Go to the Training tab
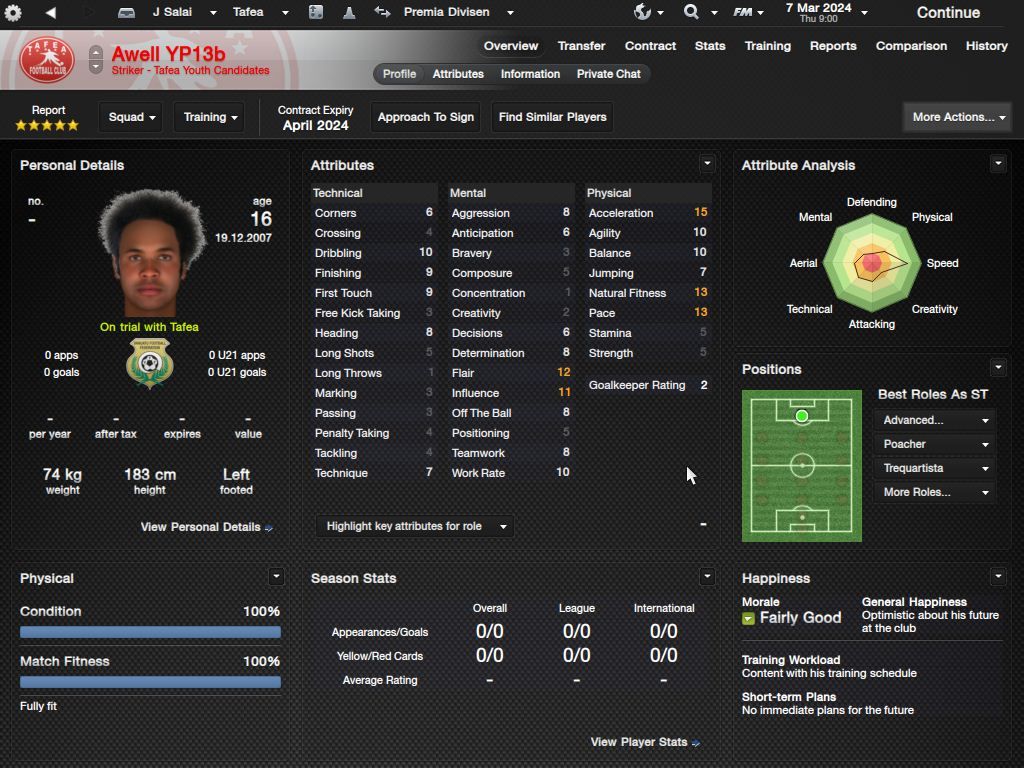Image resolution: width=1024 pixels, height=768 pixels. (x=767, y=46)
